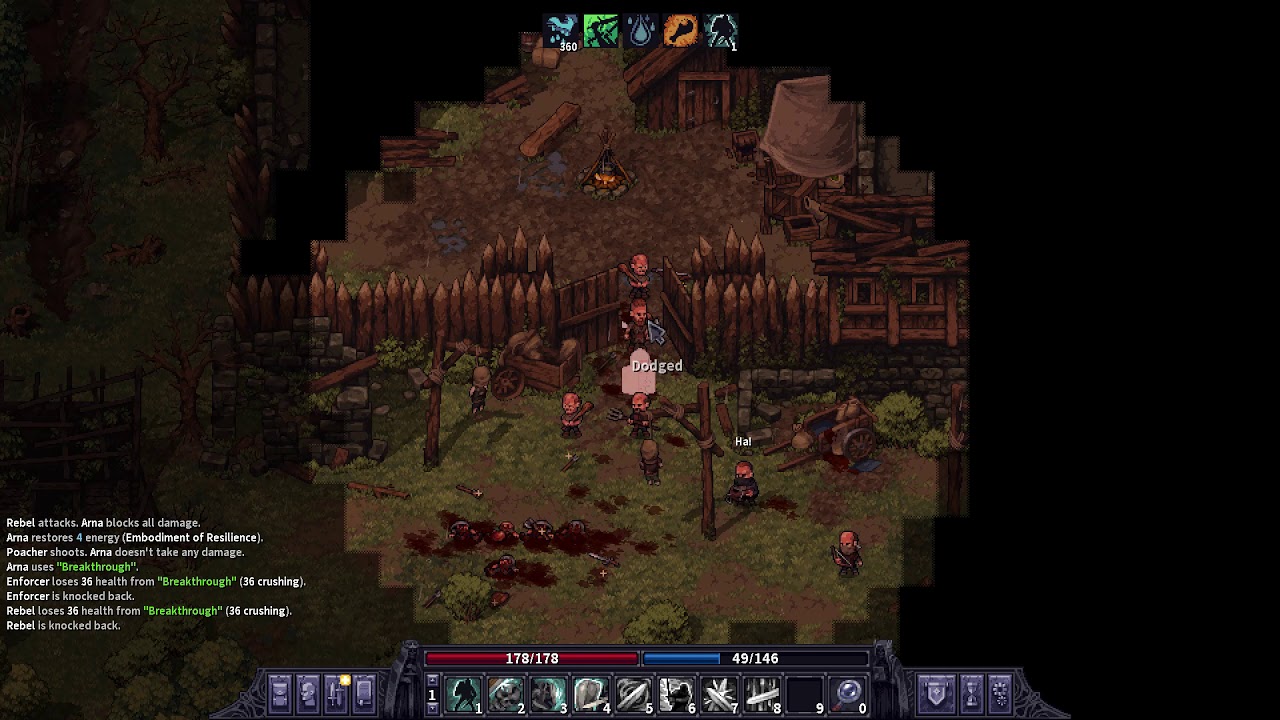Inspect the orange drumstick hunger status icon

(x=681, y=31)
